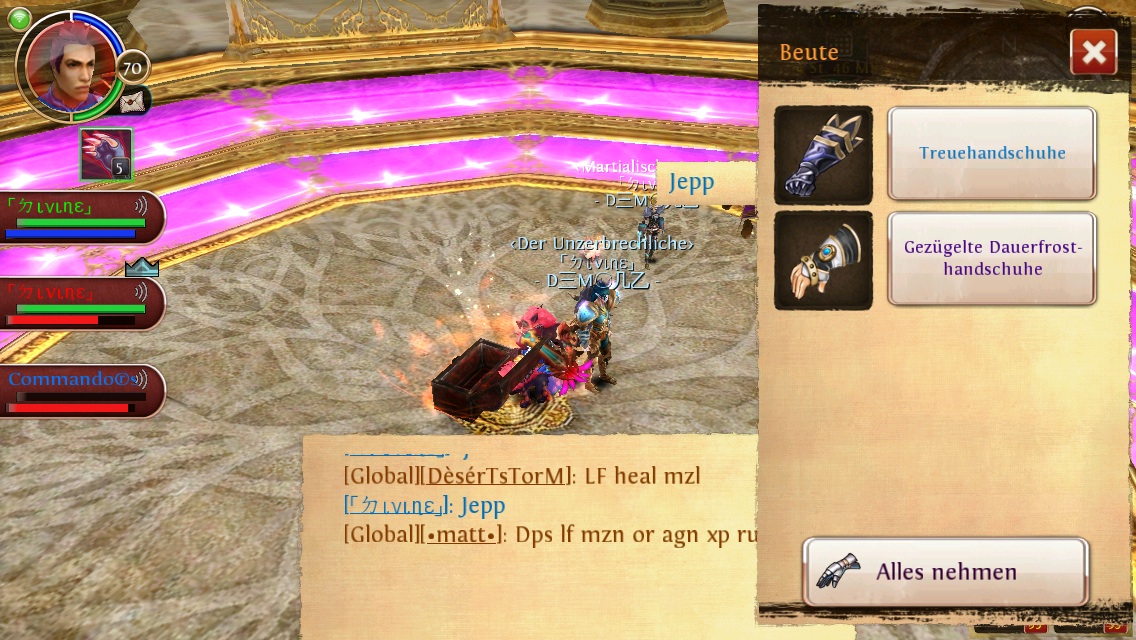Select the dark blue gauntlet loot icon

point(823,155)
